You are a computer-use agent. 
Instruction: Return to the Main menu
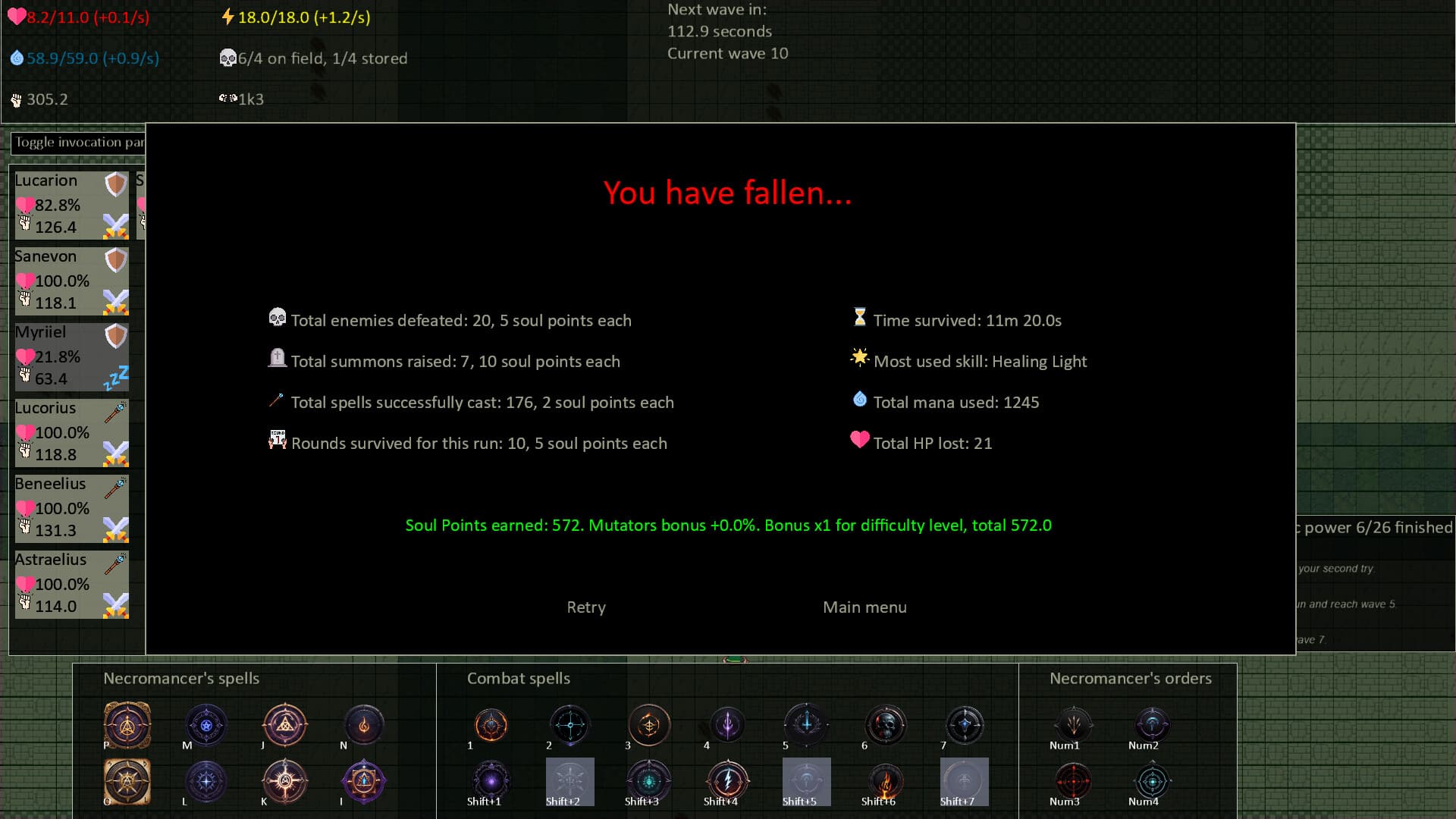pyautogui.click(x=864, y=607)
